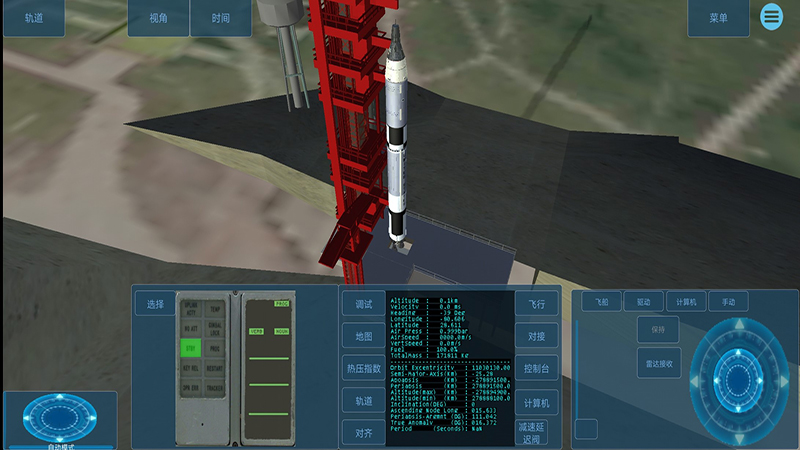The width and height of the screenshot is (800, 450).
Task: Click the green STBY panel switch
Action: point(190,349)
